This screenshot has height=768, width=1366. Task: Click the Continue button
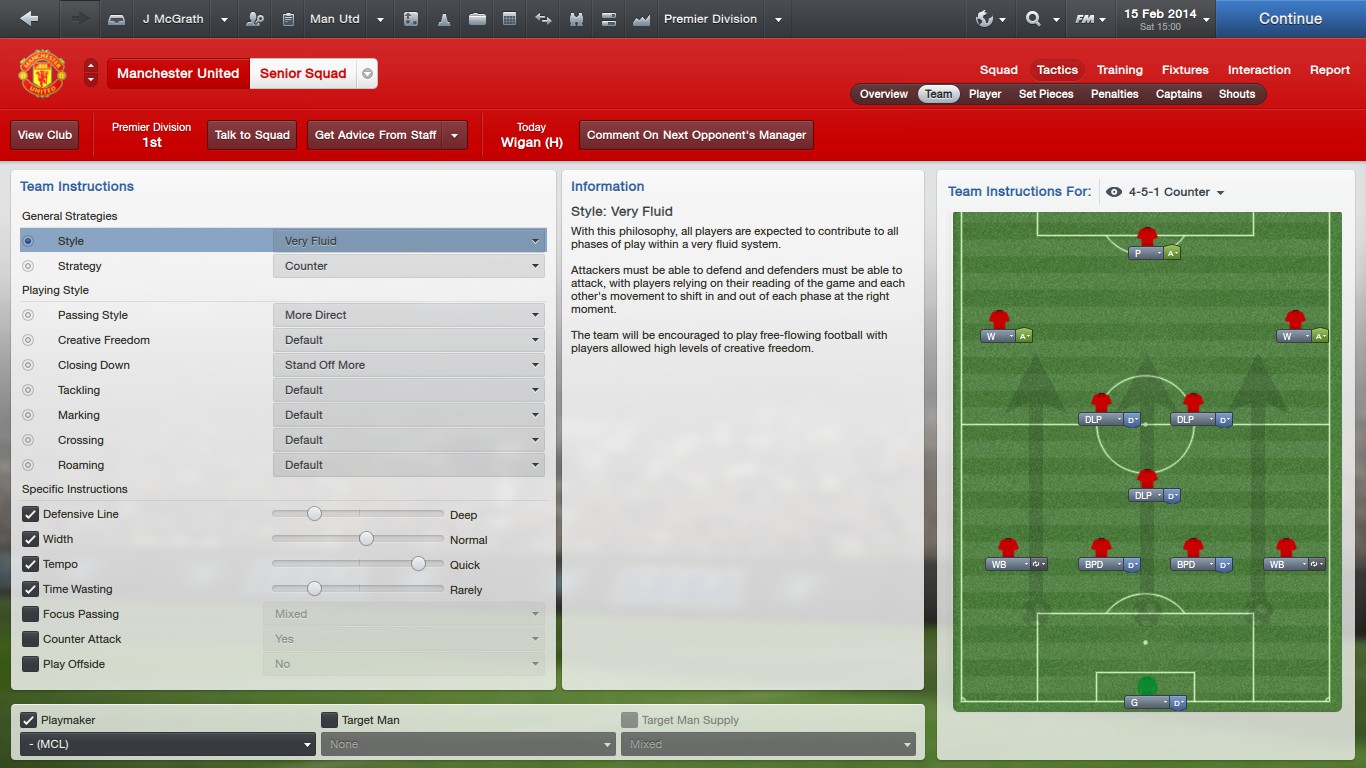point(1290,19)
